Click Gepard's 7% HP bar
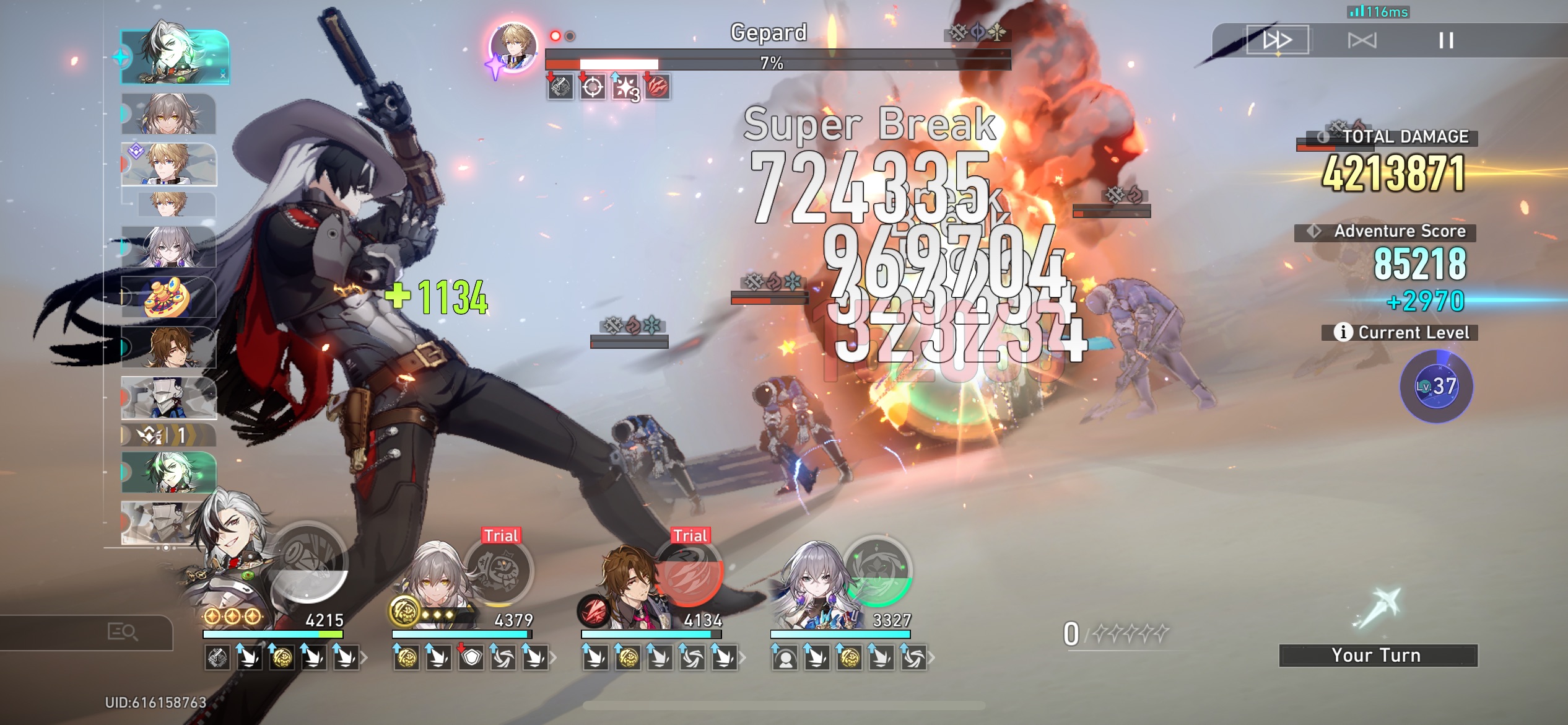 pyautogui.click(x=777, y=62)
